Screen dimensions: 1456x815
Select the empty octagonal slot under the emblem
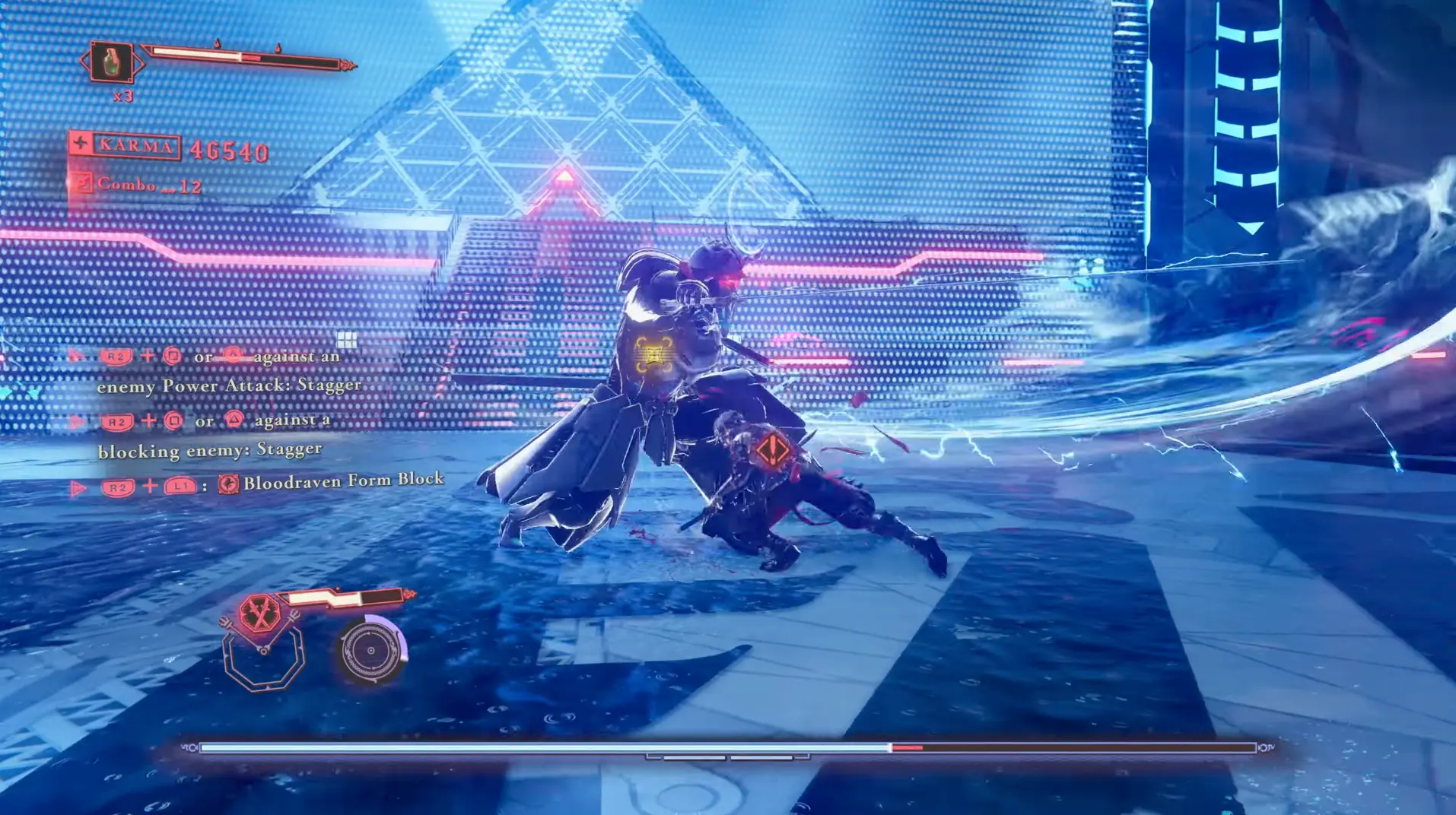[x=264, y=661]
